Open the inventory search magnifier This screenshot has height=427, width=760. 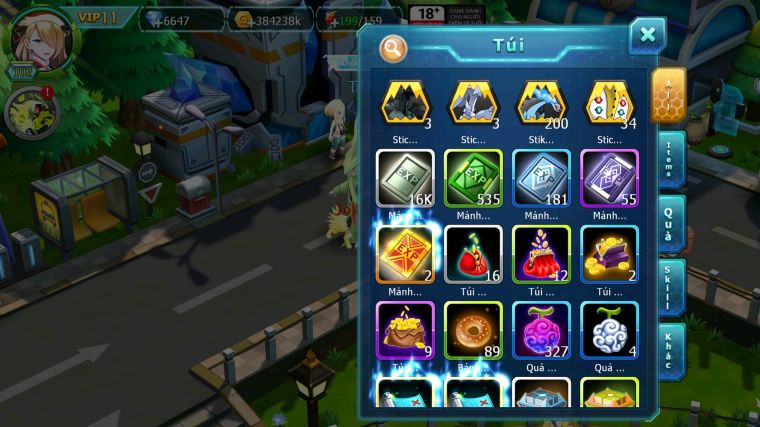coord(393,47)
